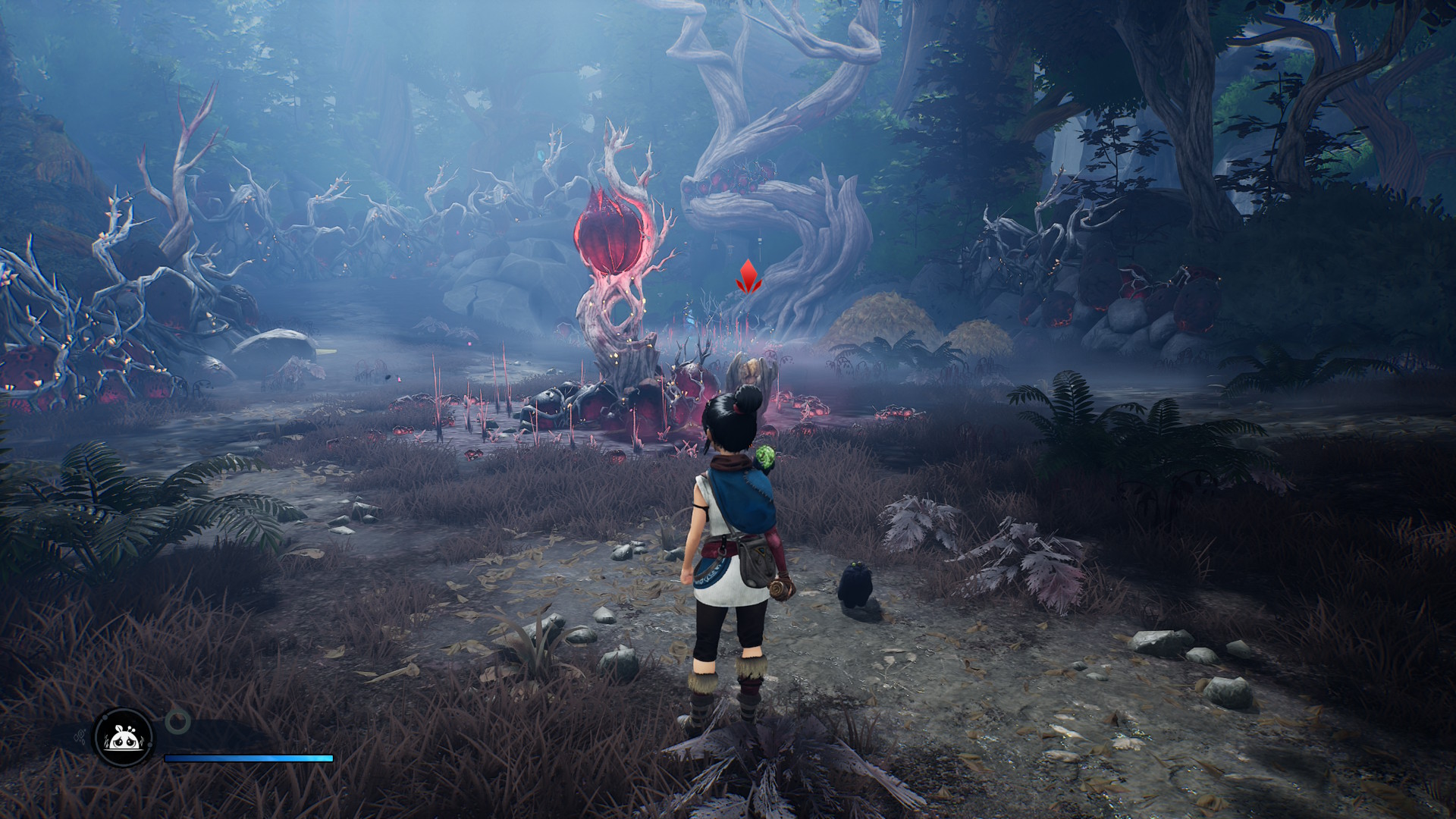
Task: Select the faded courage circle beside the Rot icon
Action: [x=176, y=720]
